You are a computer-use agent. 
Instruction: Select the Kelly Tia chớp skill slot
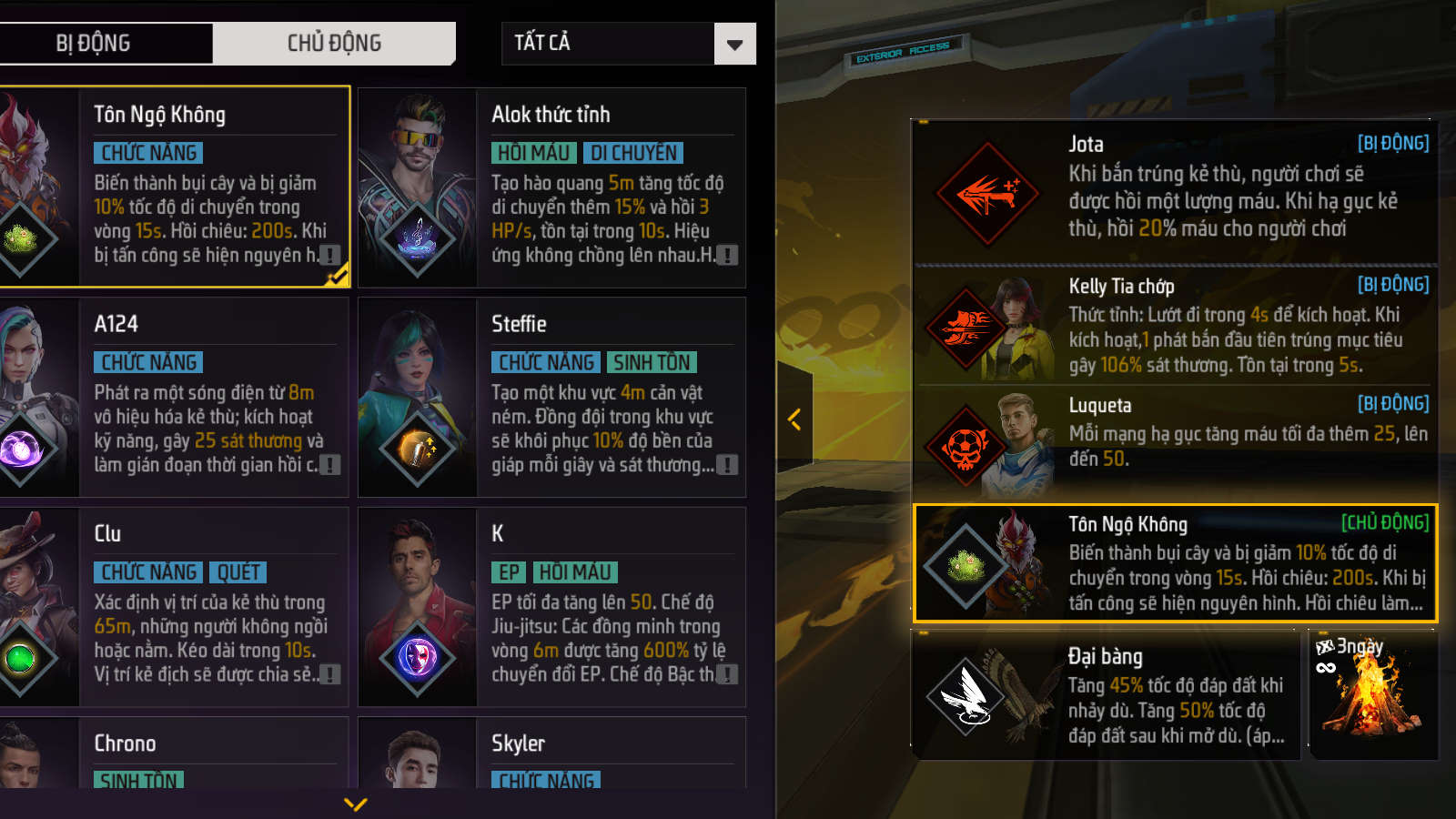tap(1174, 326)
